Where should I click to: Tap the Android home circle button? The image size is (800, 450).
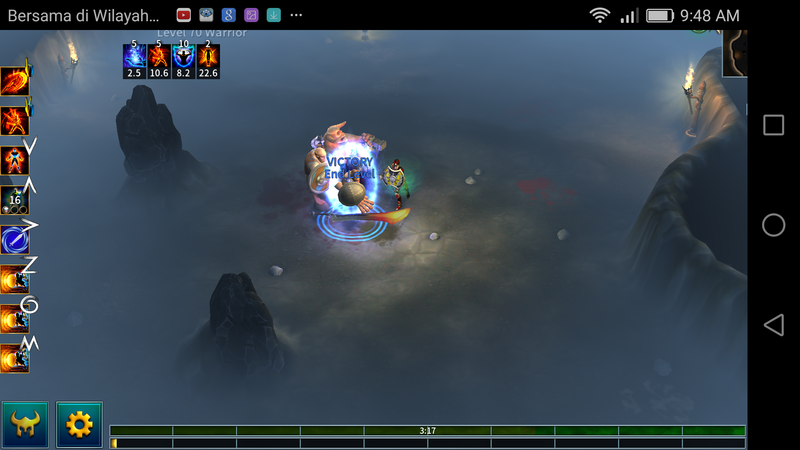(x=773, y=225)
